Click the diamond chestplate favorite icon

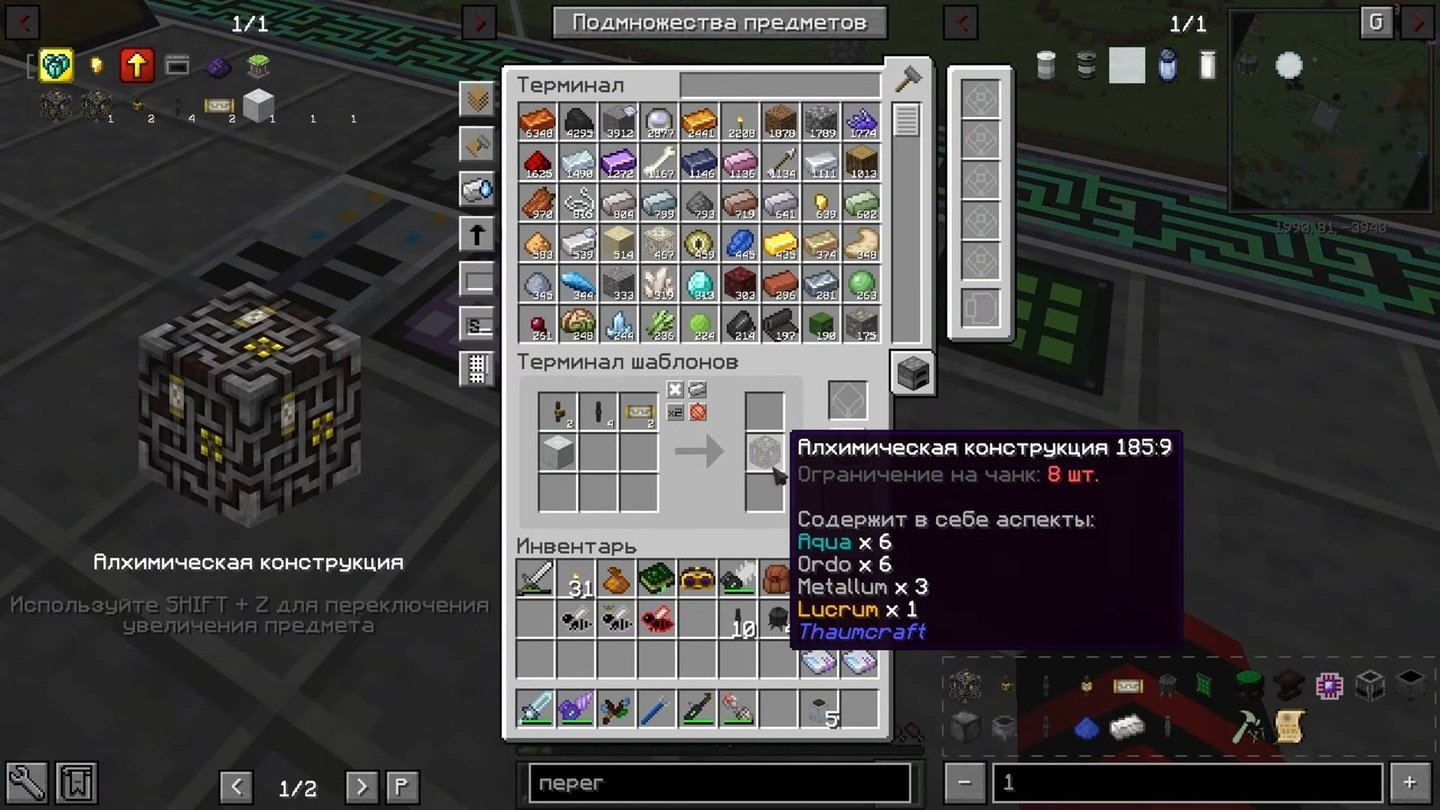pos(57,65)
